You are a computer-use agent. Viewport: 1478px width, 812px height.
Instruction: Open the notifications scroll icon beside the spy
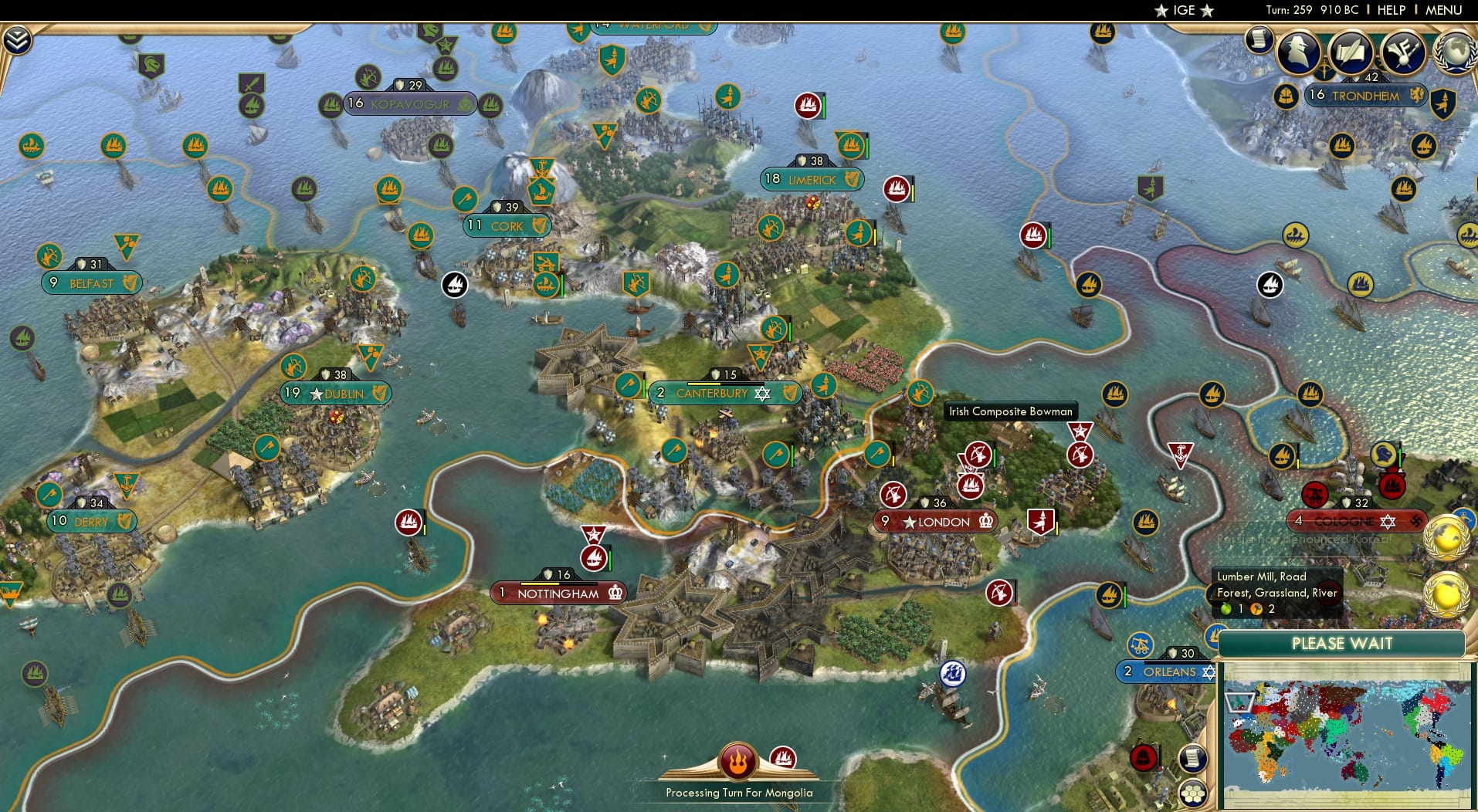point(1258,37)
